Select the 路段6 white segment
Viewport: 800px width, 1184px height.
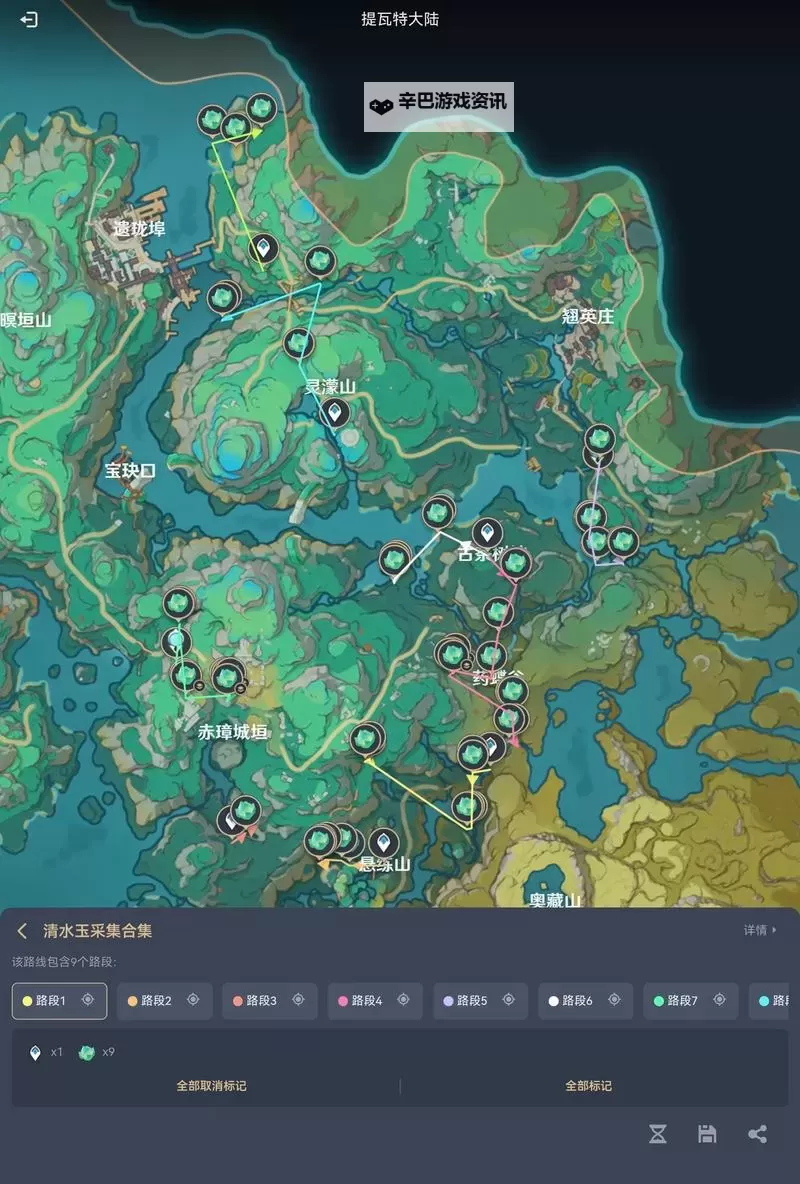(x=577, y=1000)
